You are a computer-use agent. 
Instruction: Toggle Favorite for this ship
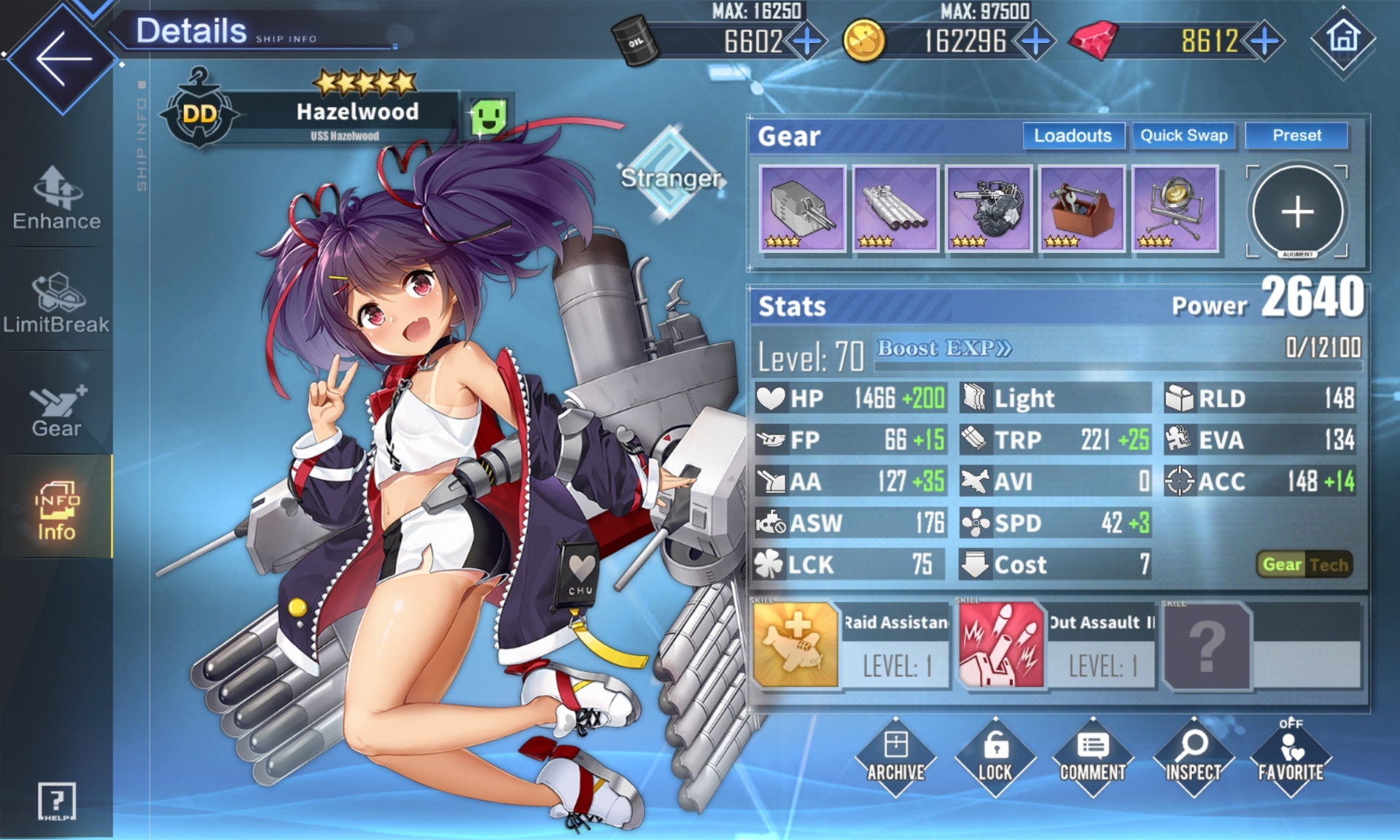[1291, 757]
